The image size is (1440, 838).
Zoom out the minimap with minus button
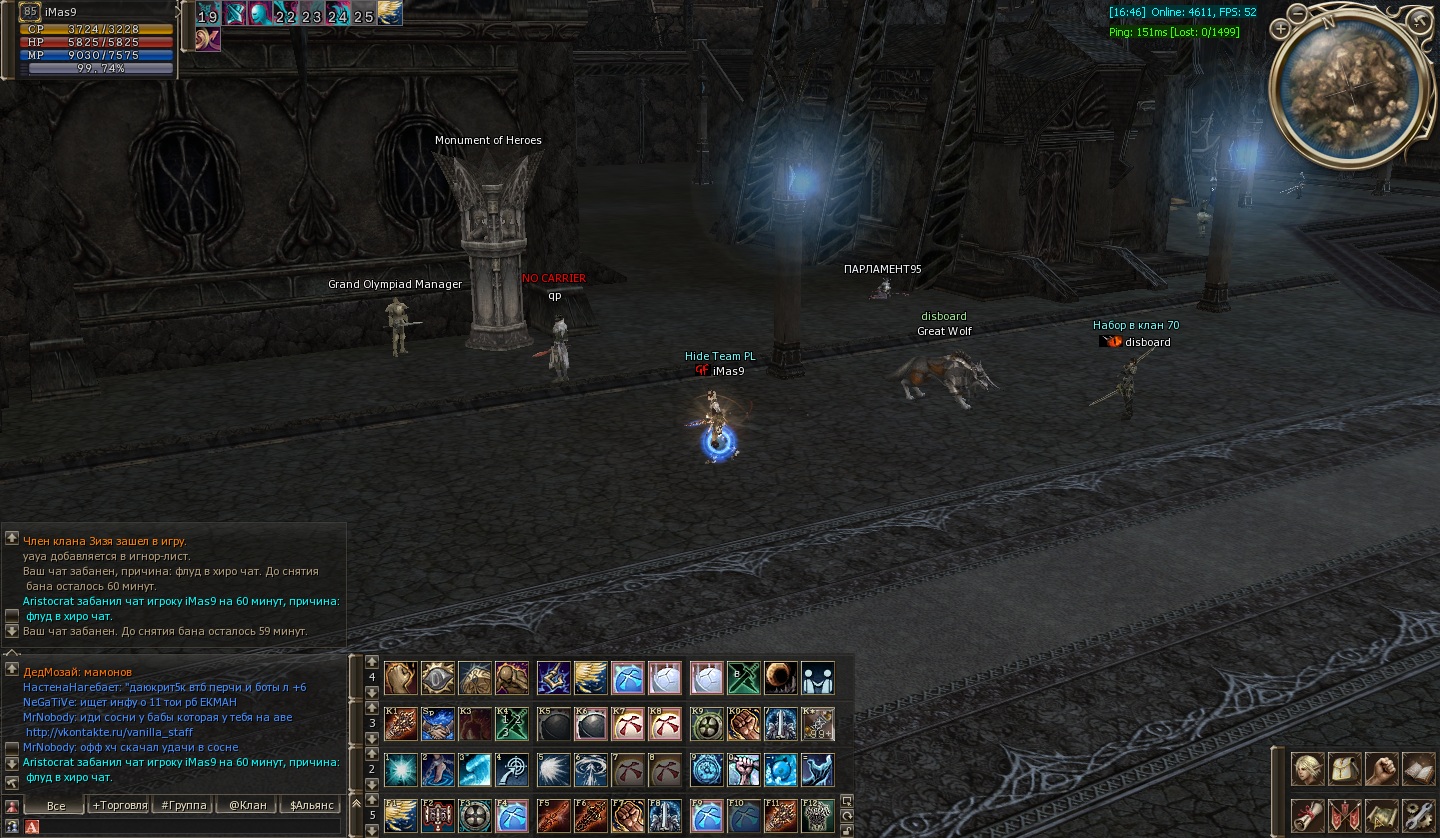click(1297, 14)
